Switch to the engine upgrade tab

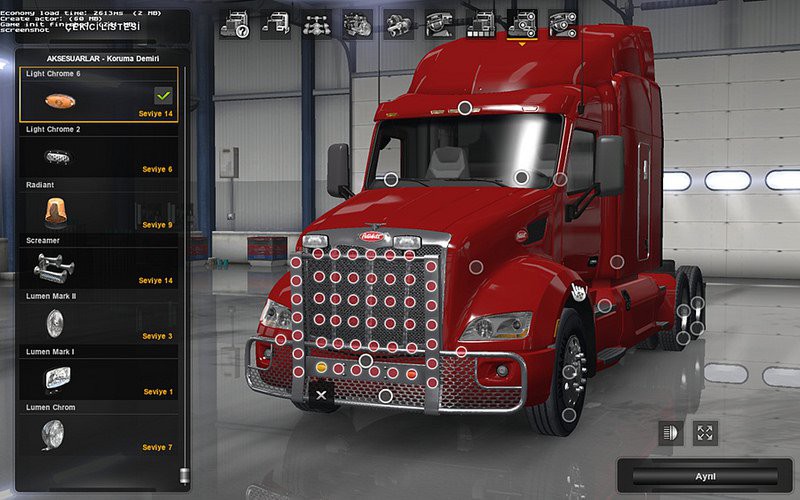coord(358,24)
